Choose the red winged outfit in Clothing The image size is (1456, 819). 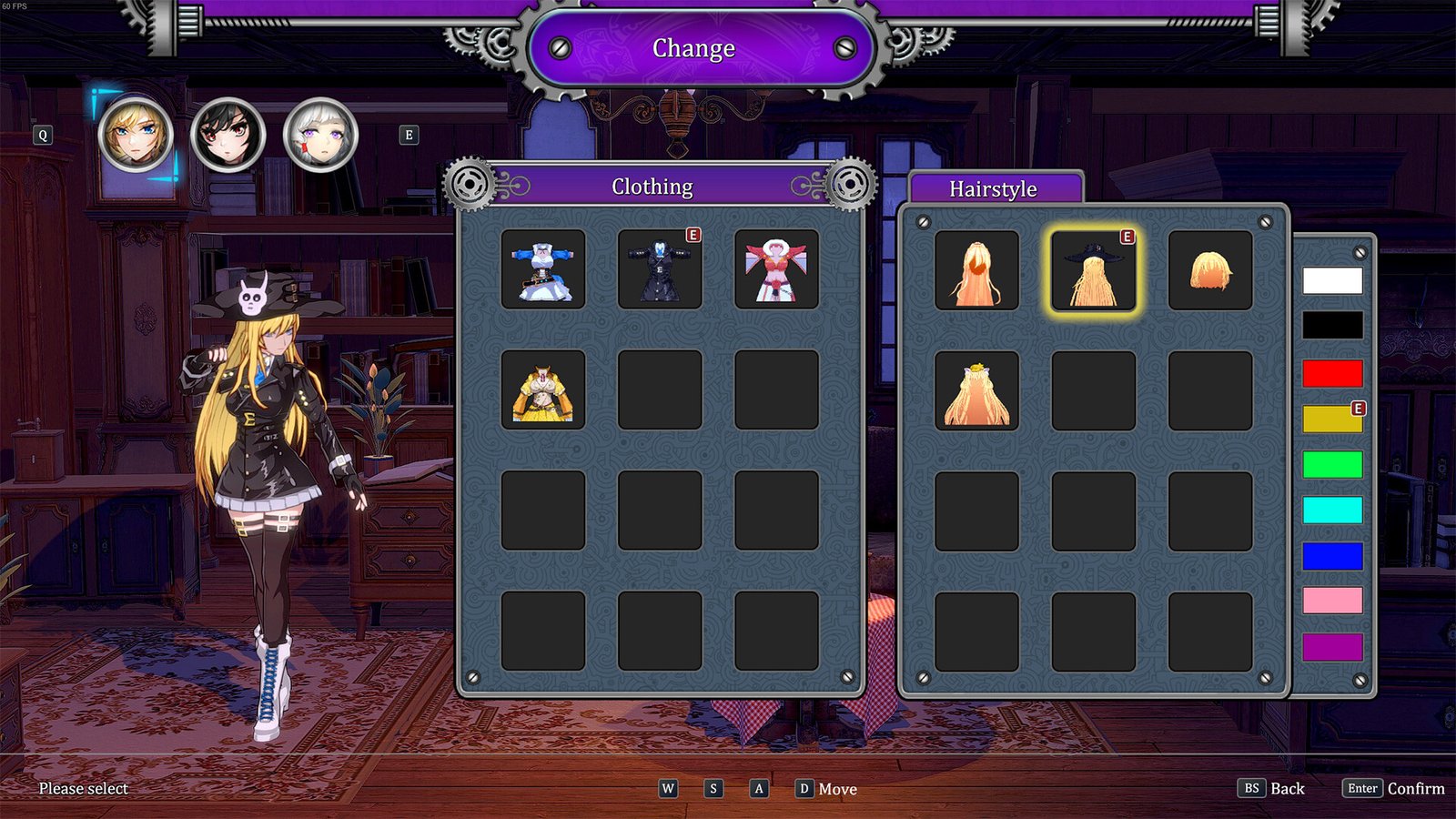tap(776, 270)
